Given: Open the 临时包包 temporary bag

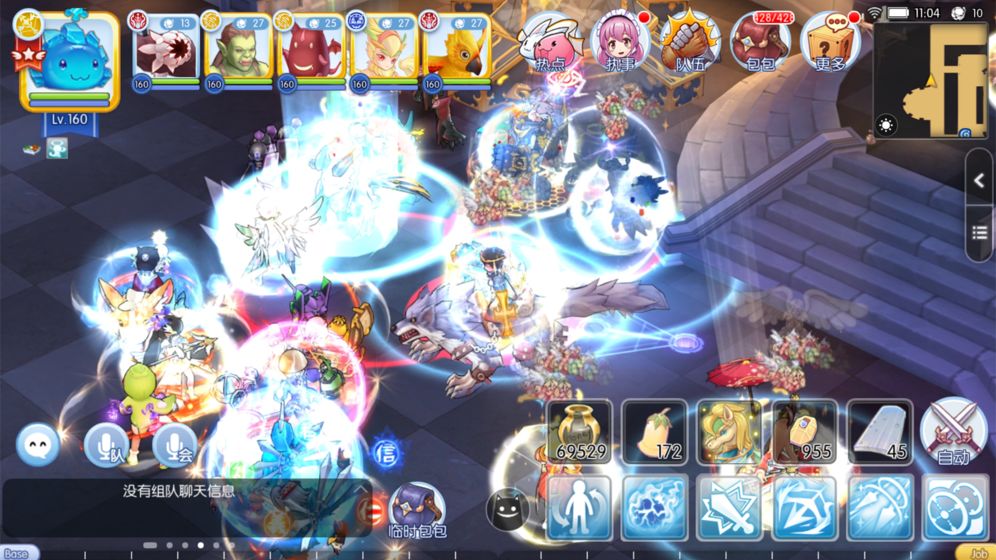Looking at the screenshot, I should pos(416,510).
